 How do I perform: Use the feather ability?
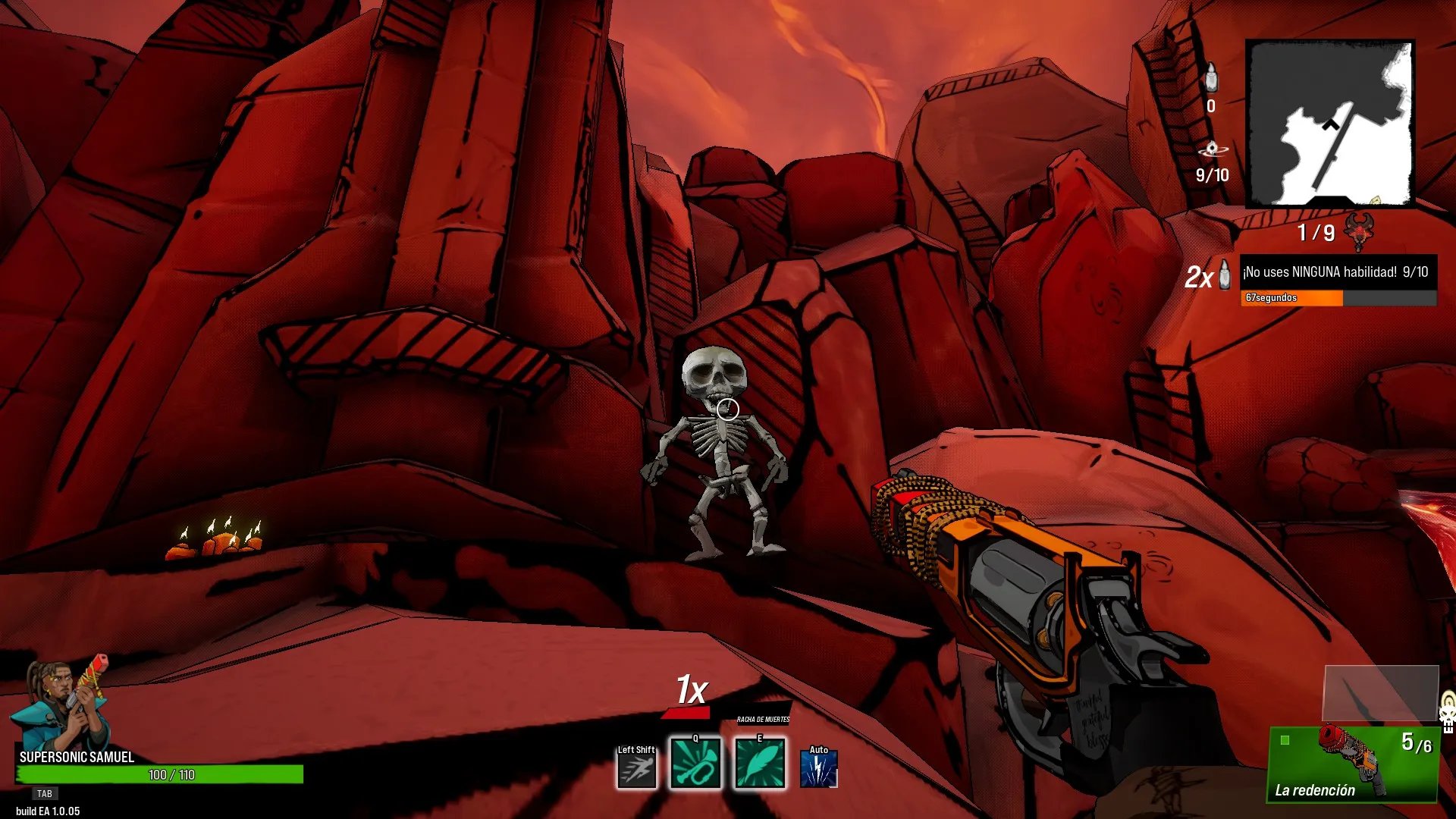(760, 764)
